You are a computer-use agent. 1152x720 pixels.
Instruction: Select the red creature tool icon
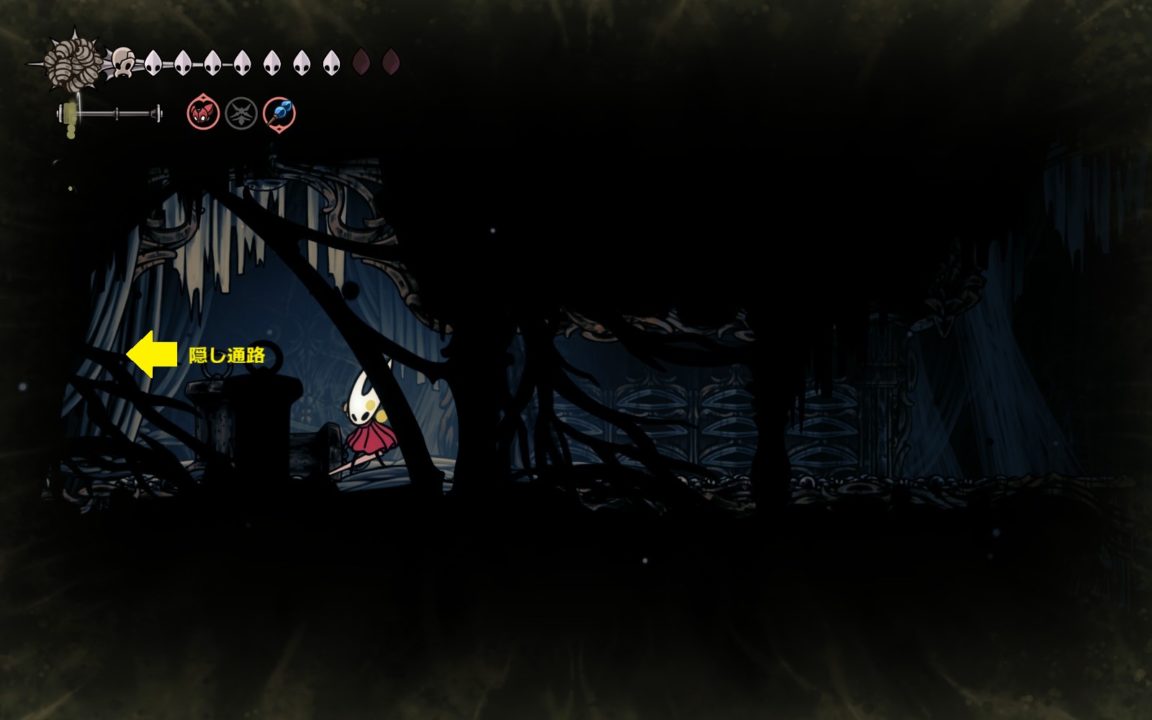203,113
